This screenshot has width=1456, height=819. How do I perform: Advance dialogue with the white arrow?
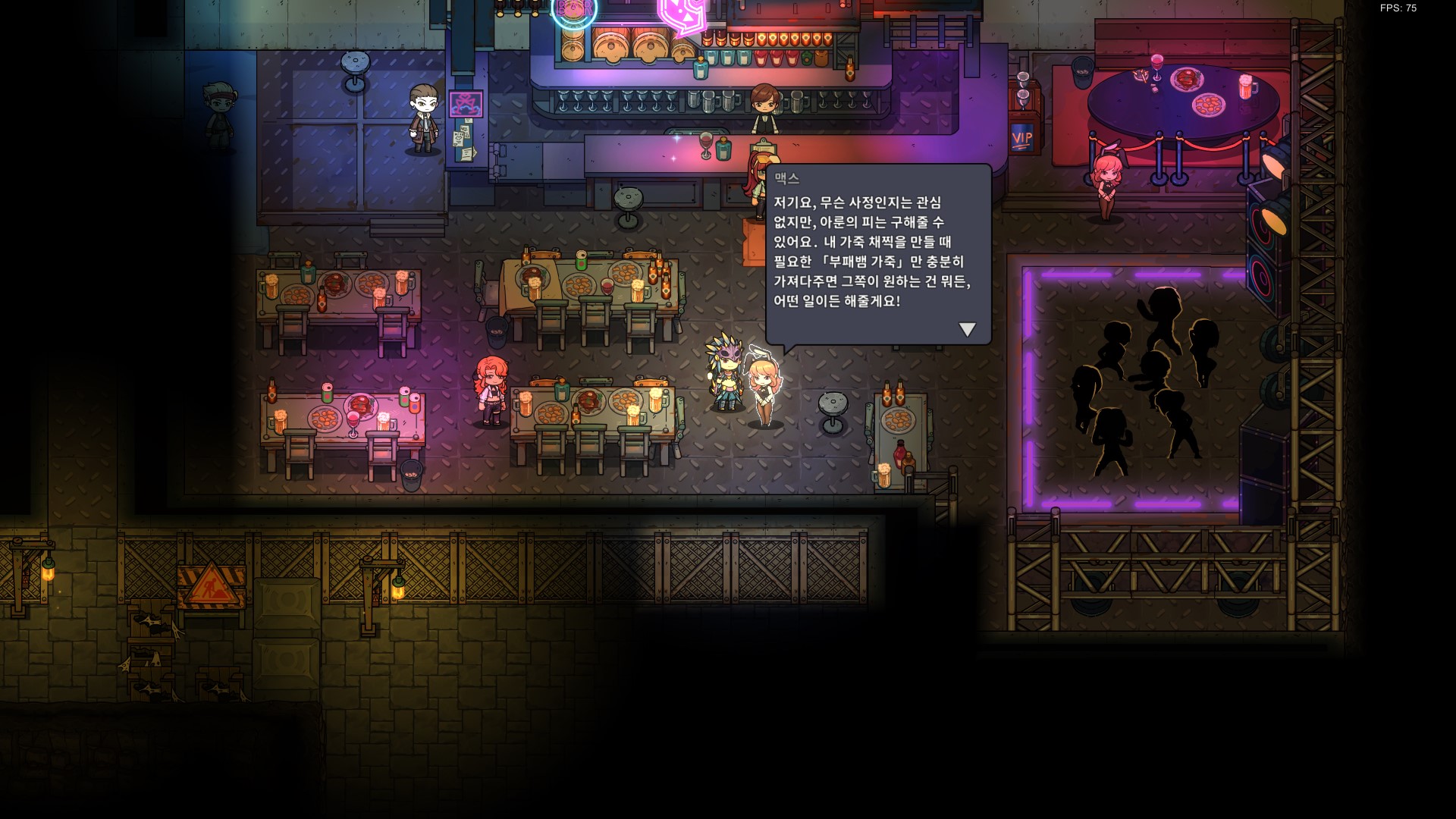coord(967,329)
